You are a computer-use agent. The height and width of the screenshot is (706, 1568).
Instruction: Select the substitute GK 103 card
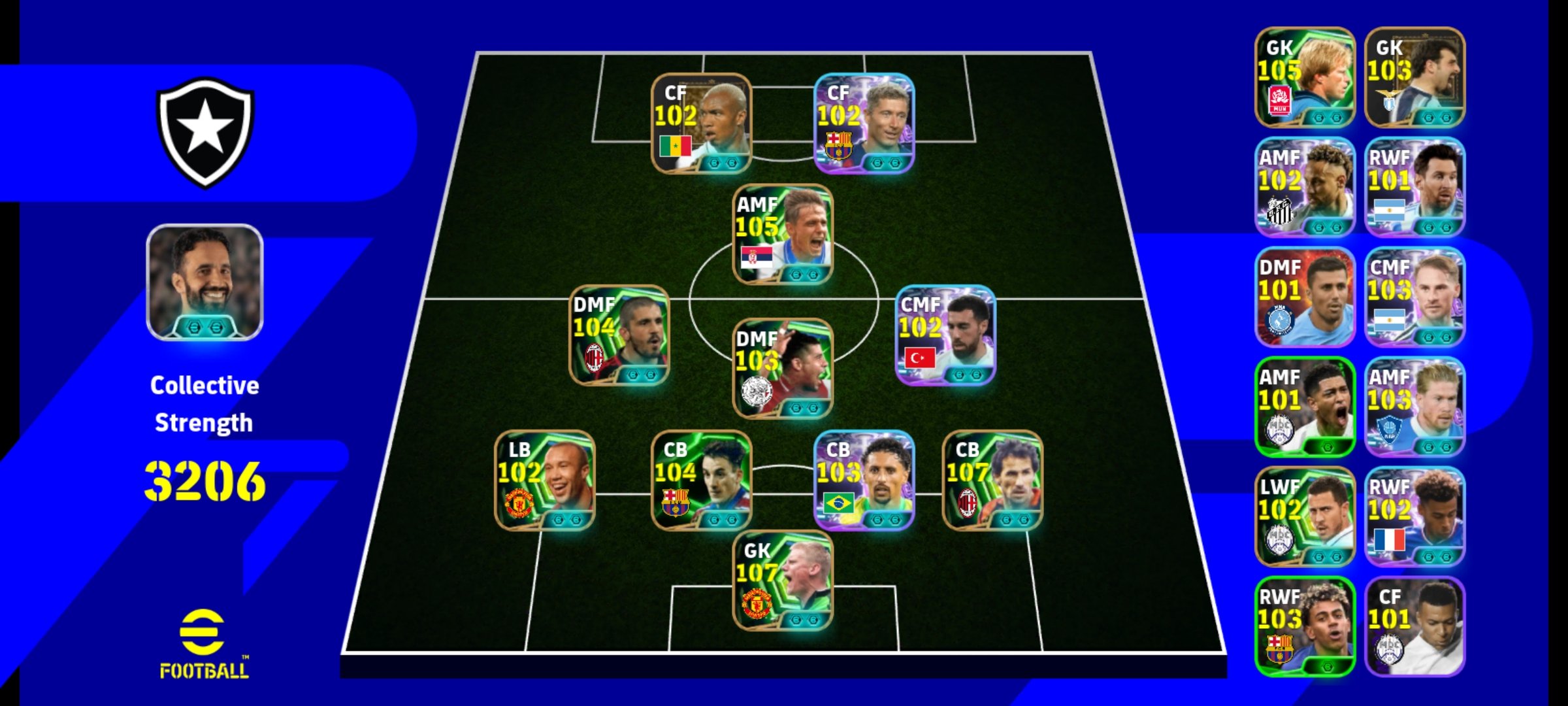pyautogui.click(x=1414, y=77)
